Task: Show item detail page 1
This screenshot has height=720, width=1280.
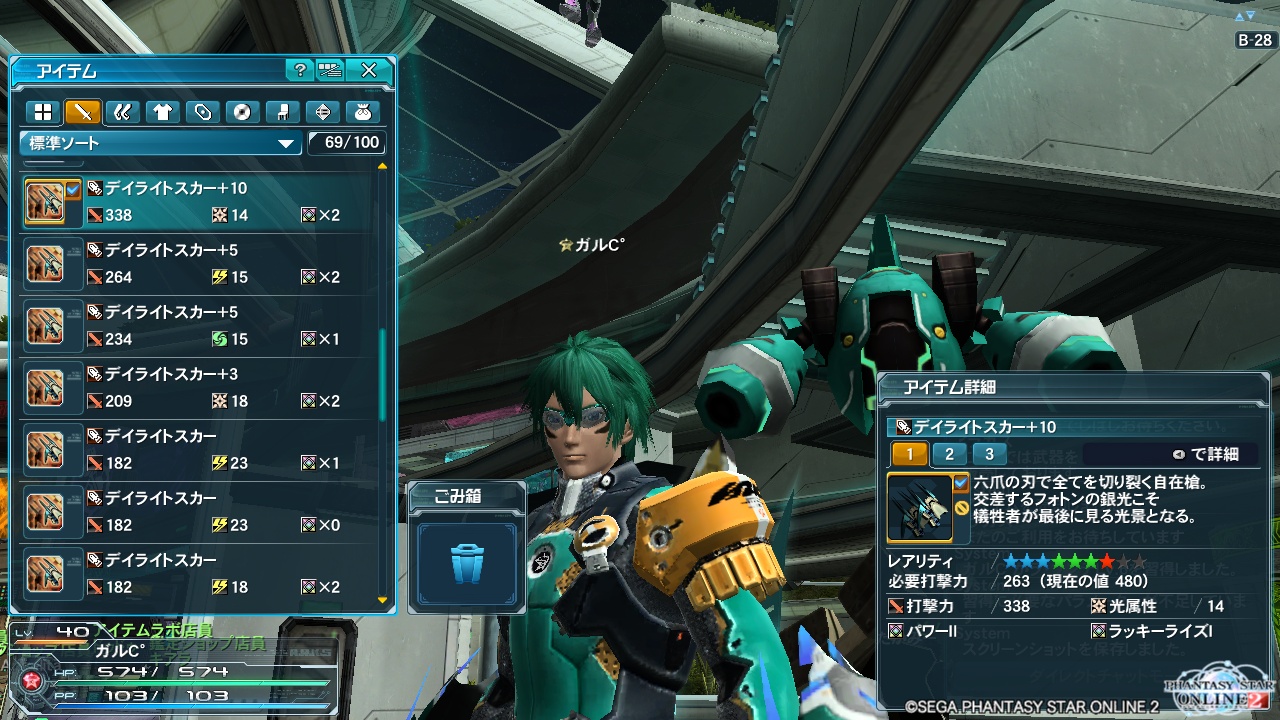Action: (x=909, y=454)
